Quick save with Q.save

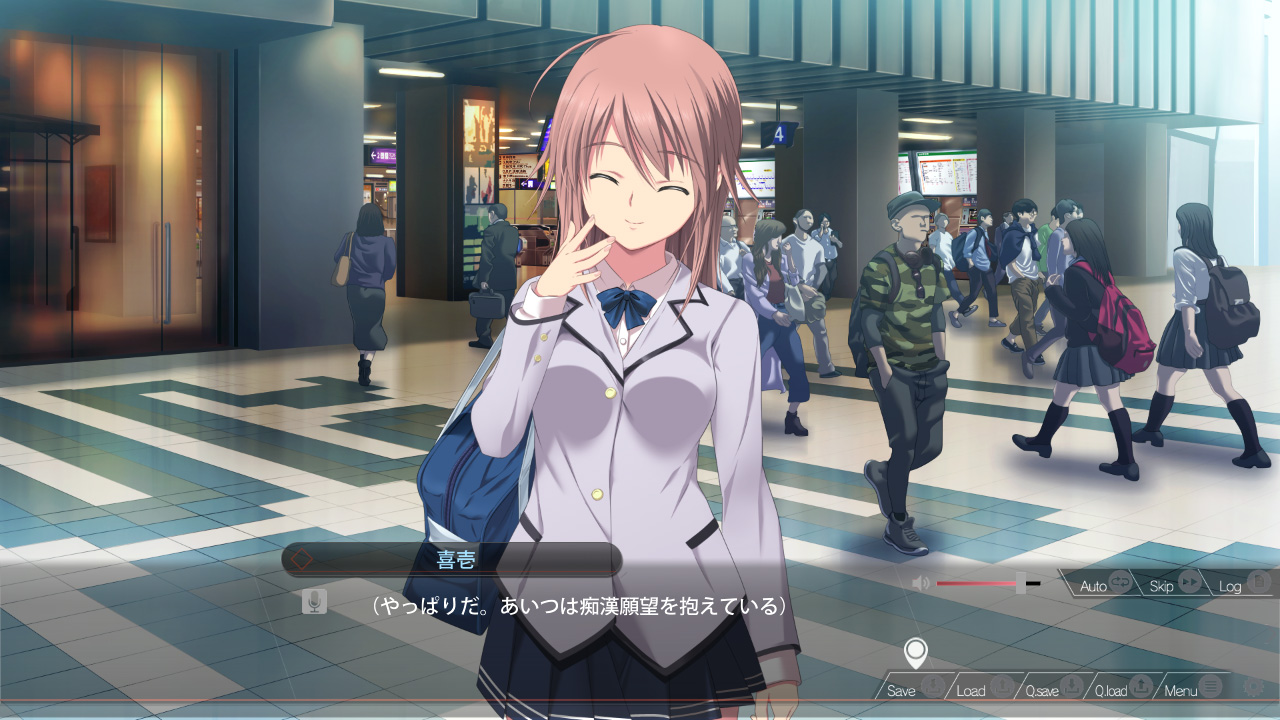tap(1052, 690)
